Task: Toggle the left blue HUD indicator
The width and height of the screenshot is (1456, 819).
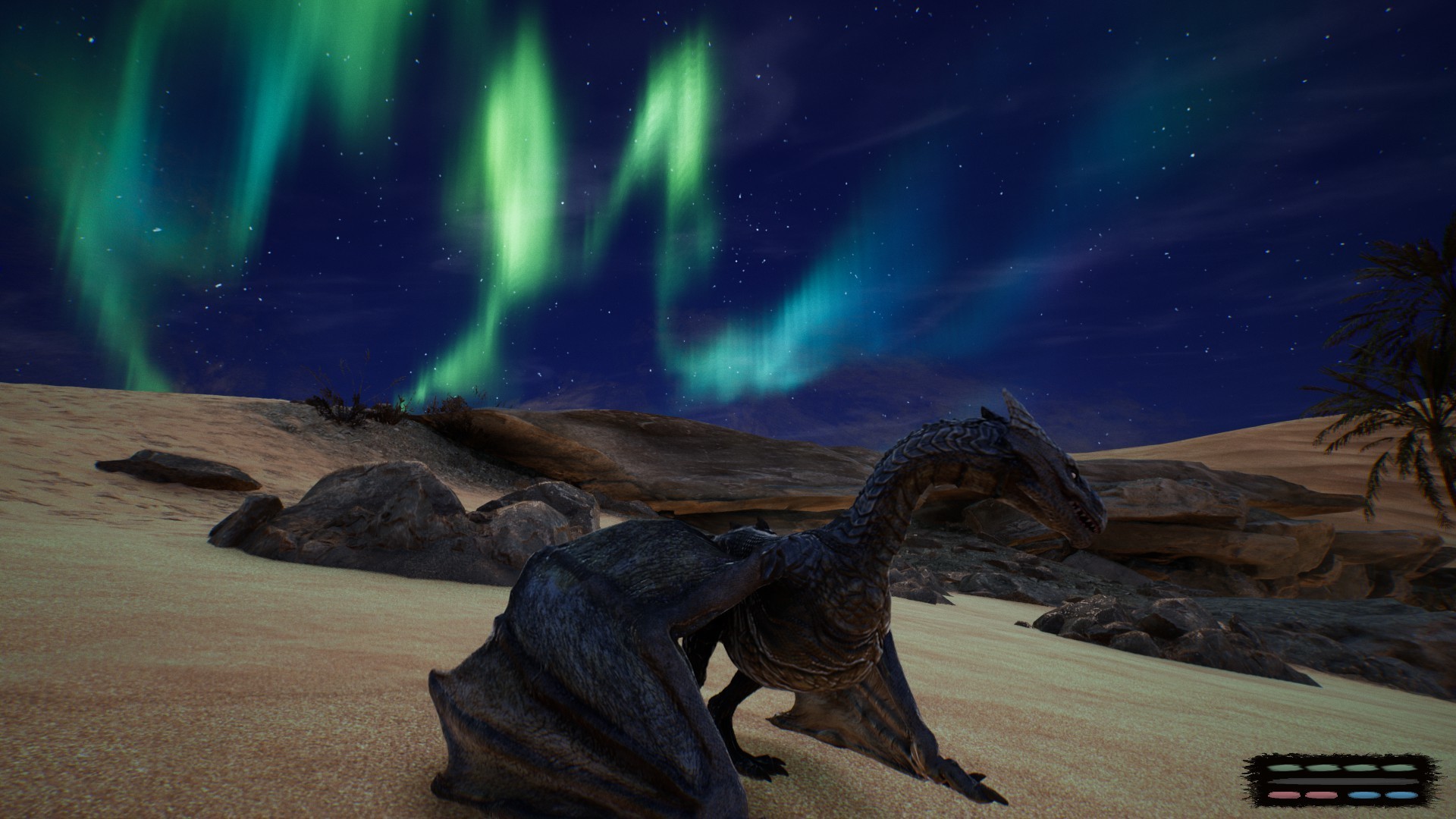Action: pos(1363,795)
